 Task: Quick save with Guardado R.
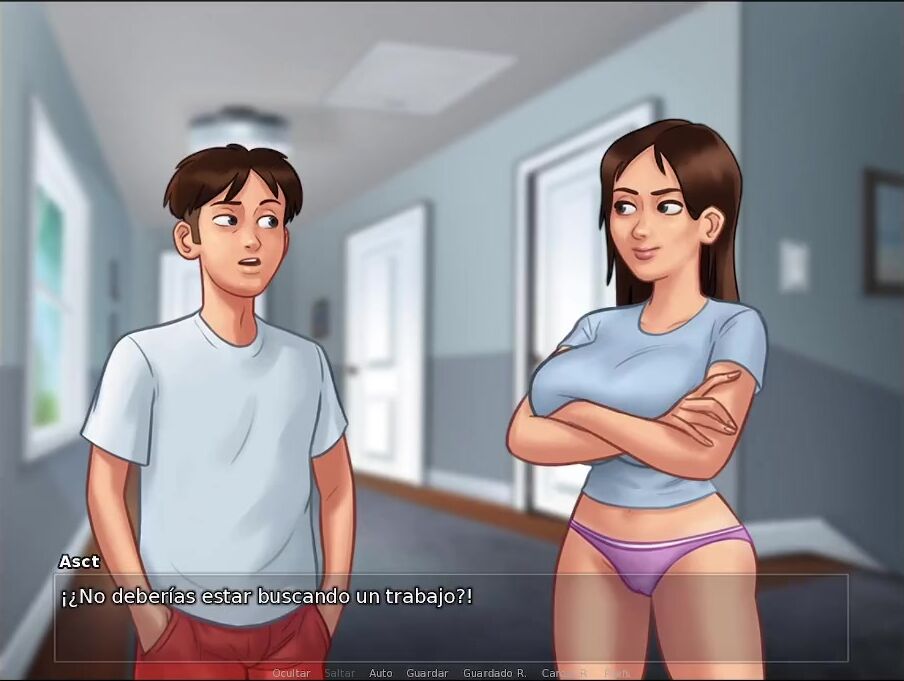point(494,673)
